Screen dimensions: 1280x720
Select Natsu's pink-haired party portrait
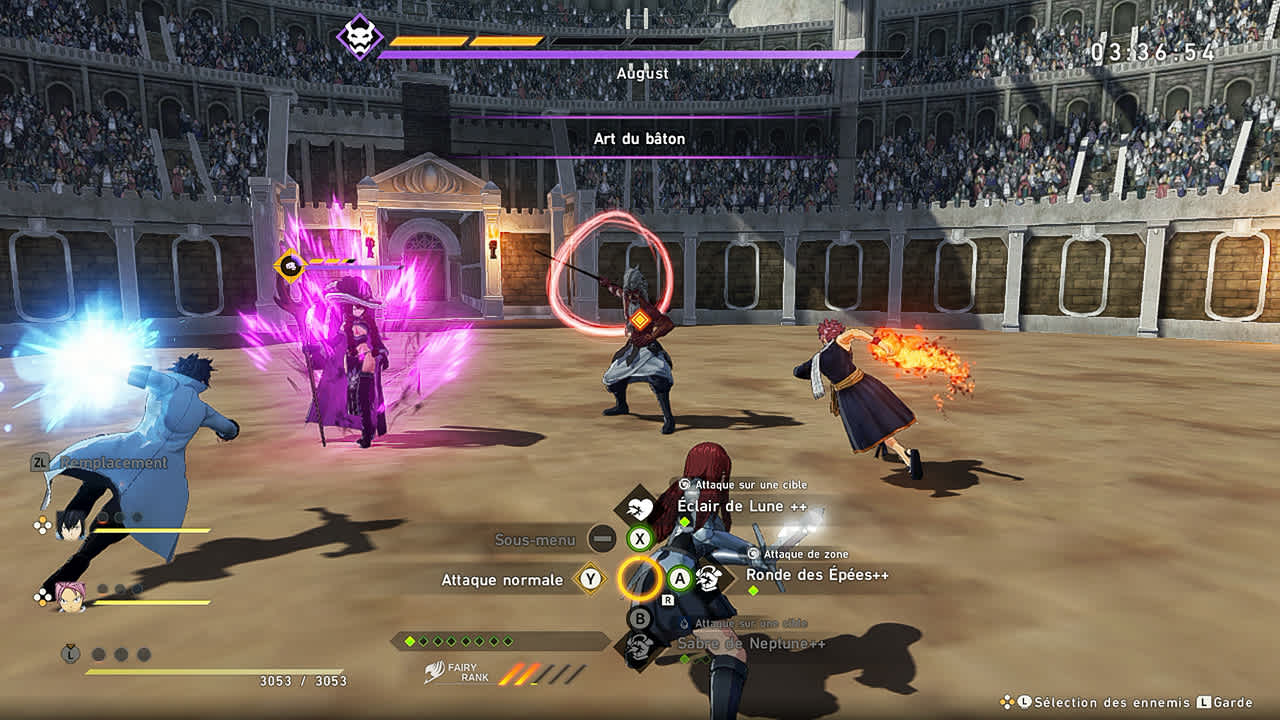(71, 596)
